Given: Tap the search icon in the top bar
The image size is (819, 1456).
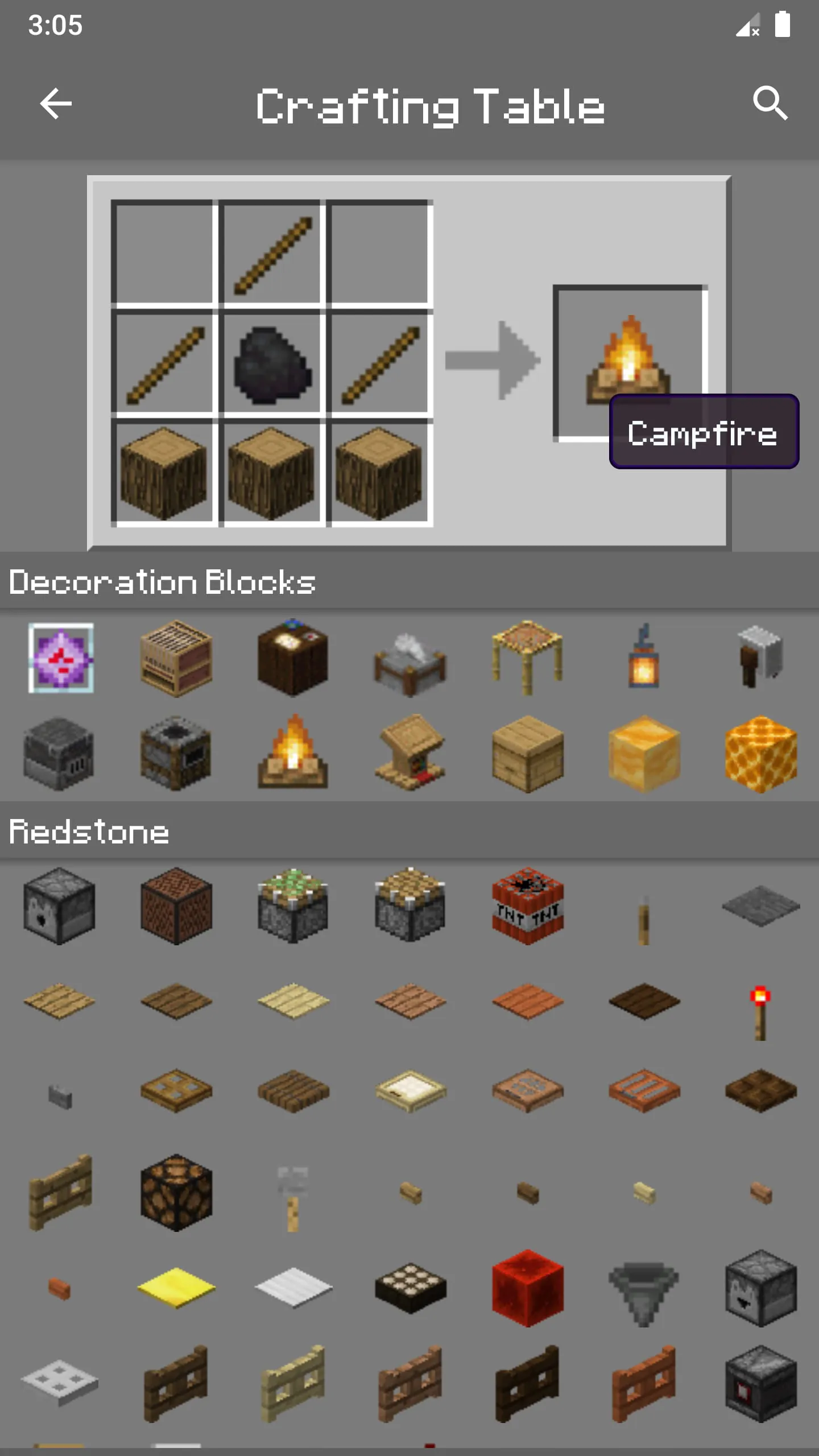Looking at the screenshot, I should (771, 104).
